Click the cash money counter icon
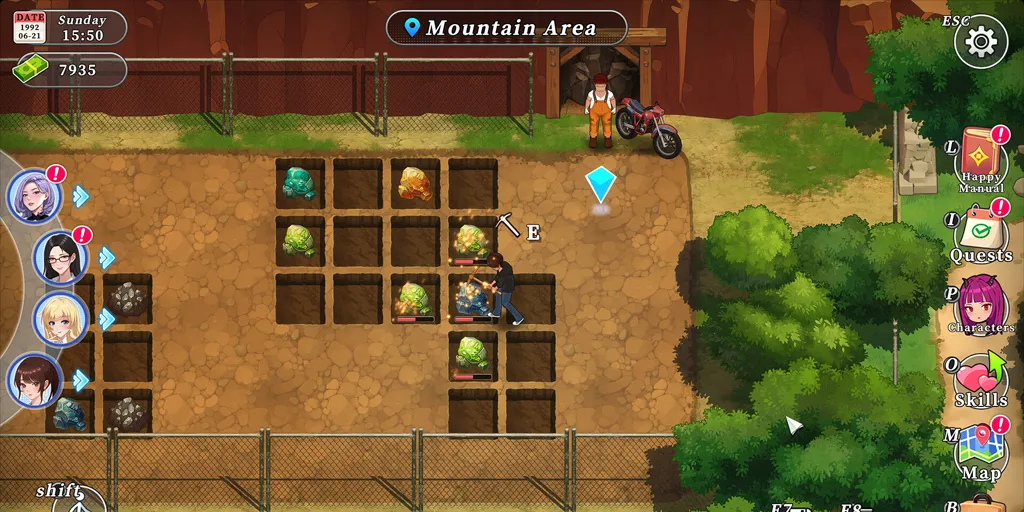Image resolution: width=1024 pixels, height=512 pixels. point(30,69)
